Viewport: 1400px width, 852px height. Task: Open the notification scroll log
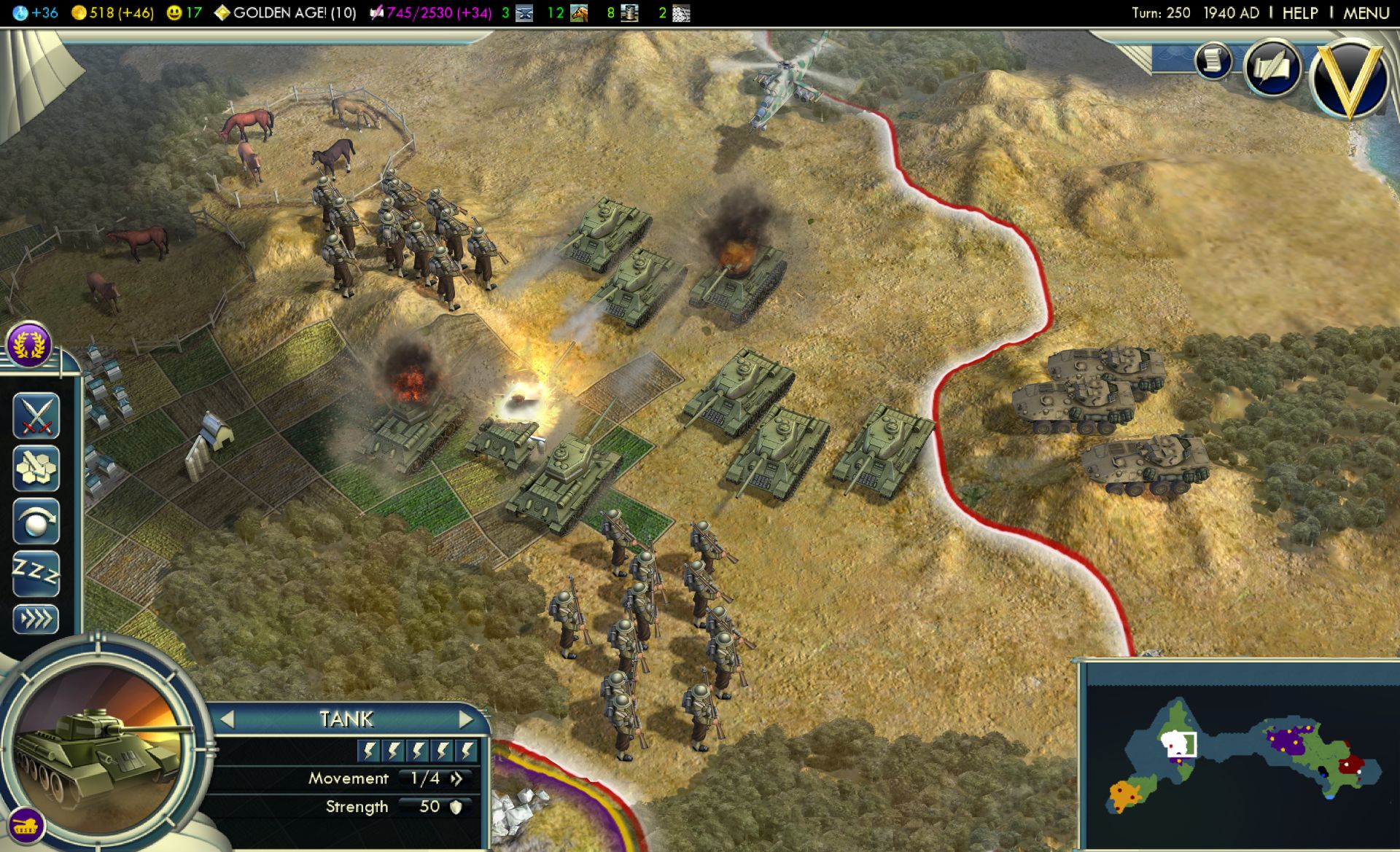(1213, 60)
